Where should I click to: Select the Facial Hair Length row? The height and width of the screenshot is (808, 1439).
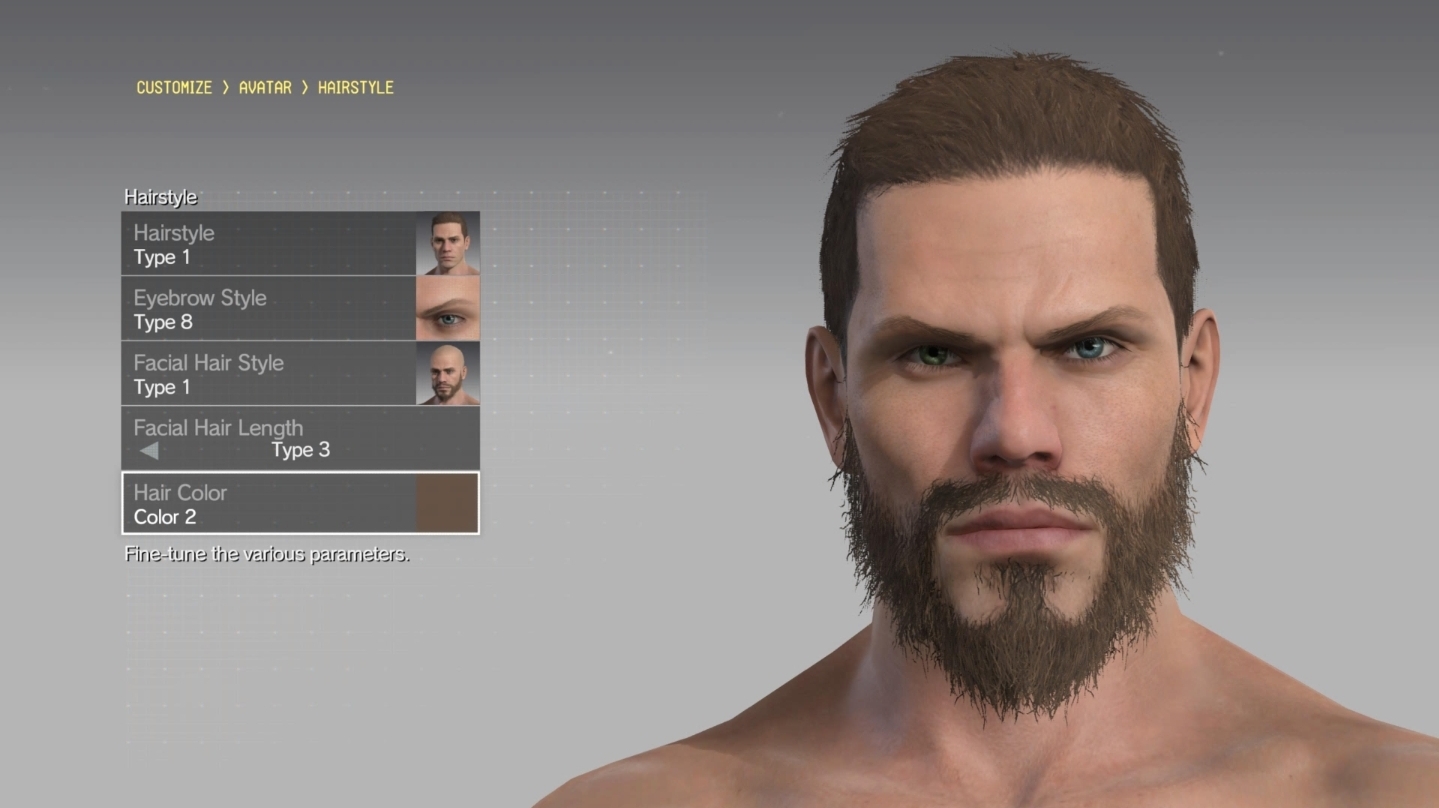(x=300, y=438)
